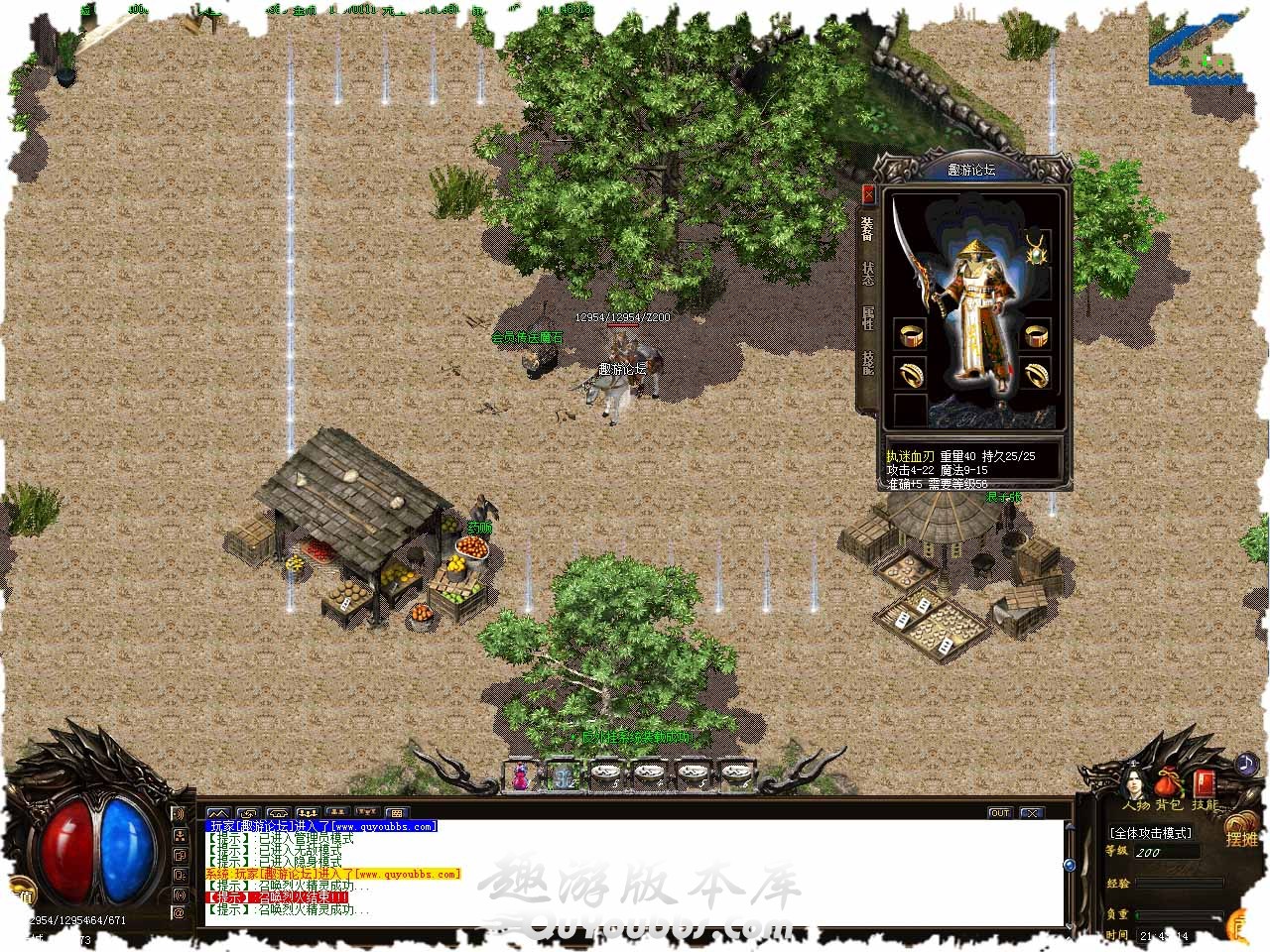This screenshot has width=1270, height=952.
Task: Close the chat with the X button
Action: pyautogui.click(x=1032, y=813)
